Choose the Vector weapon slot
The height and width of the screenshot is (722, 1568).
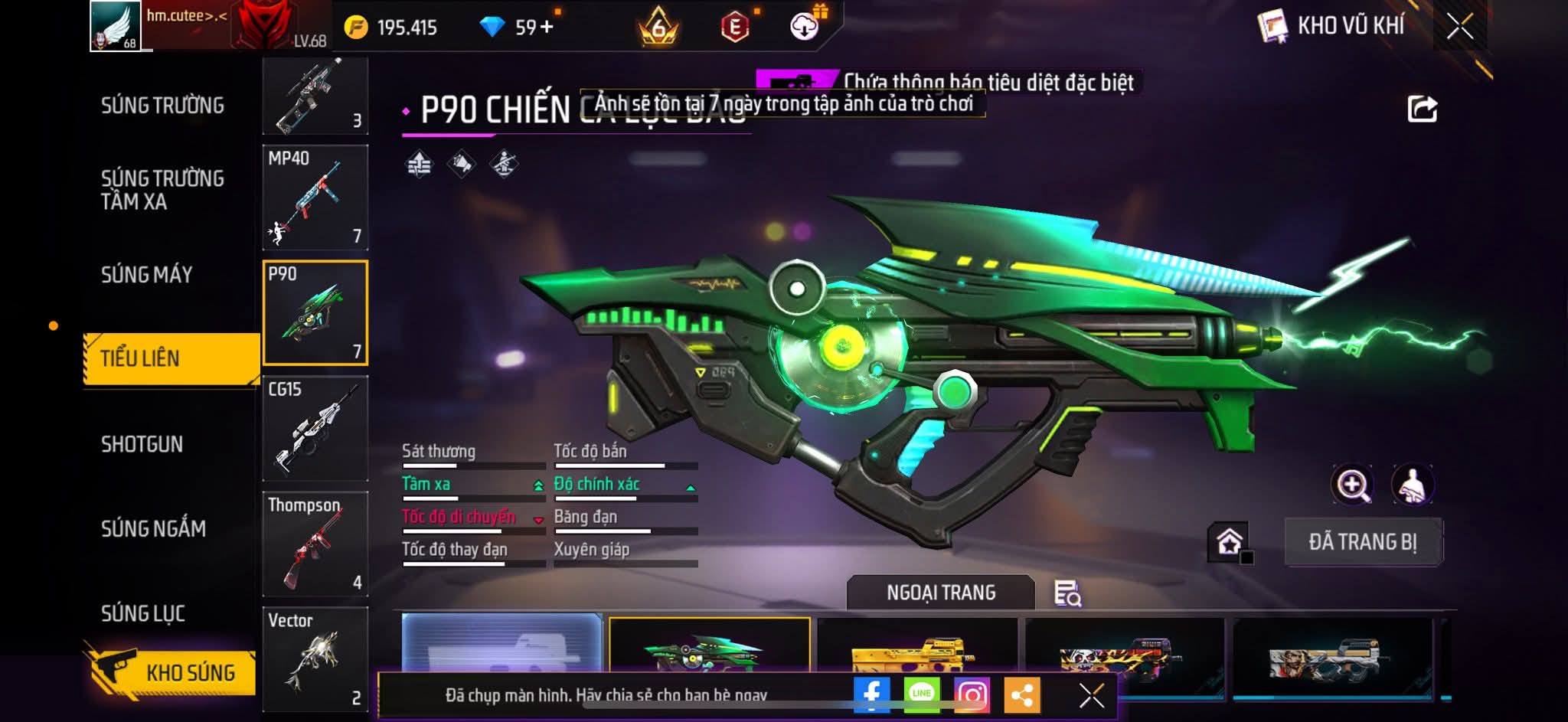tap(315, 658)
